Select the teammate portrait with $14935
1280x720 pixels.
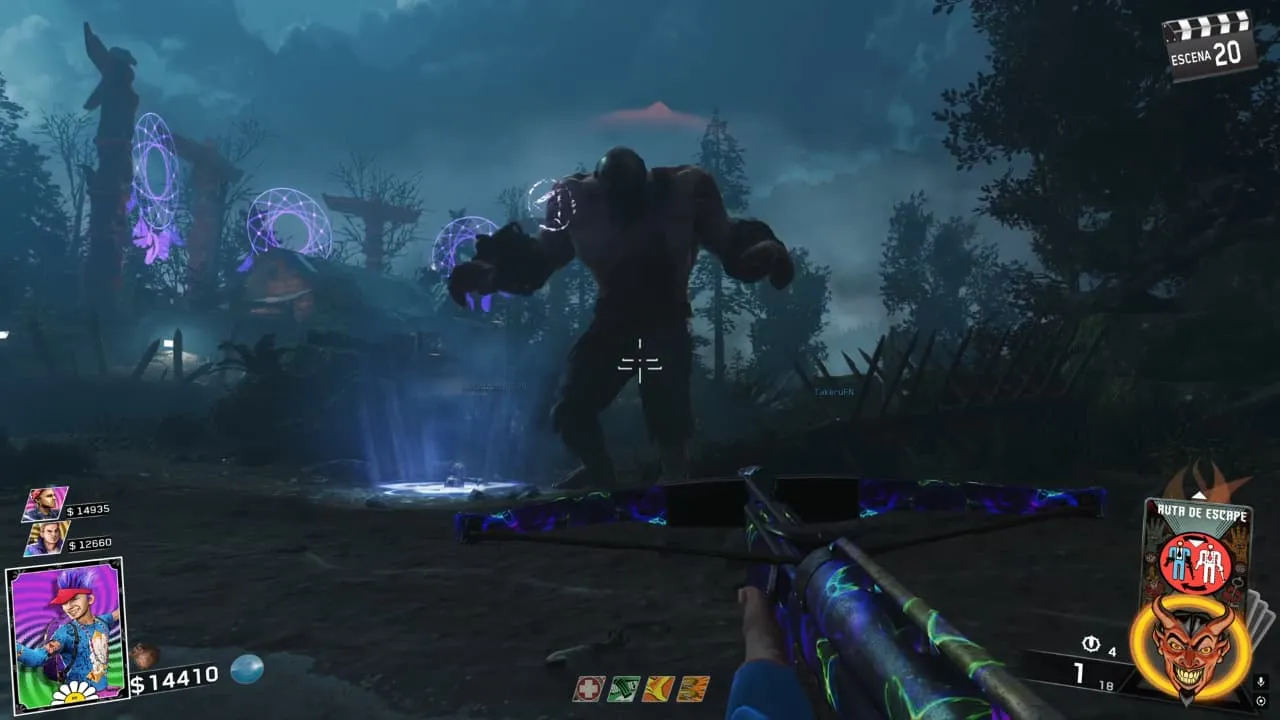click(45, 504)
